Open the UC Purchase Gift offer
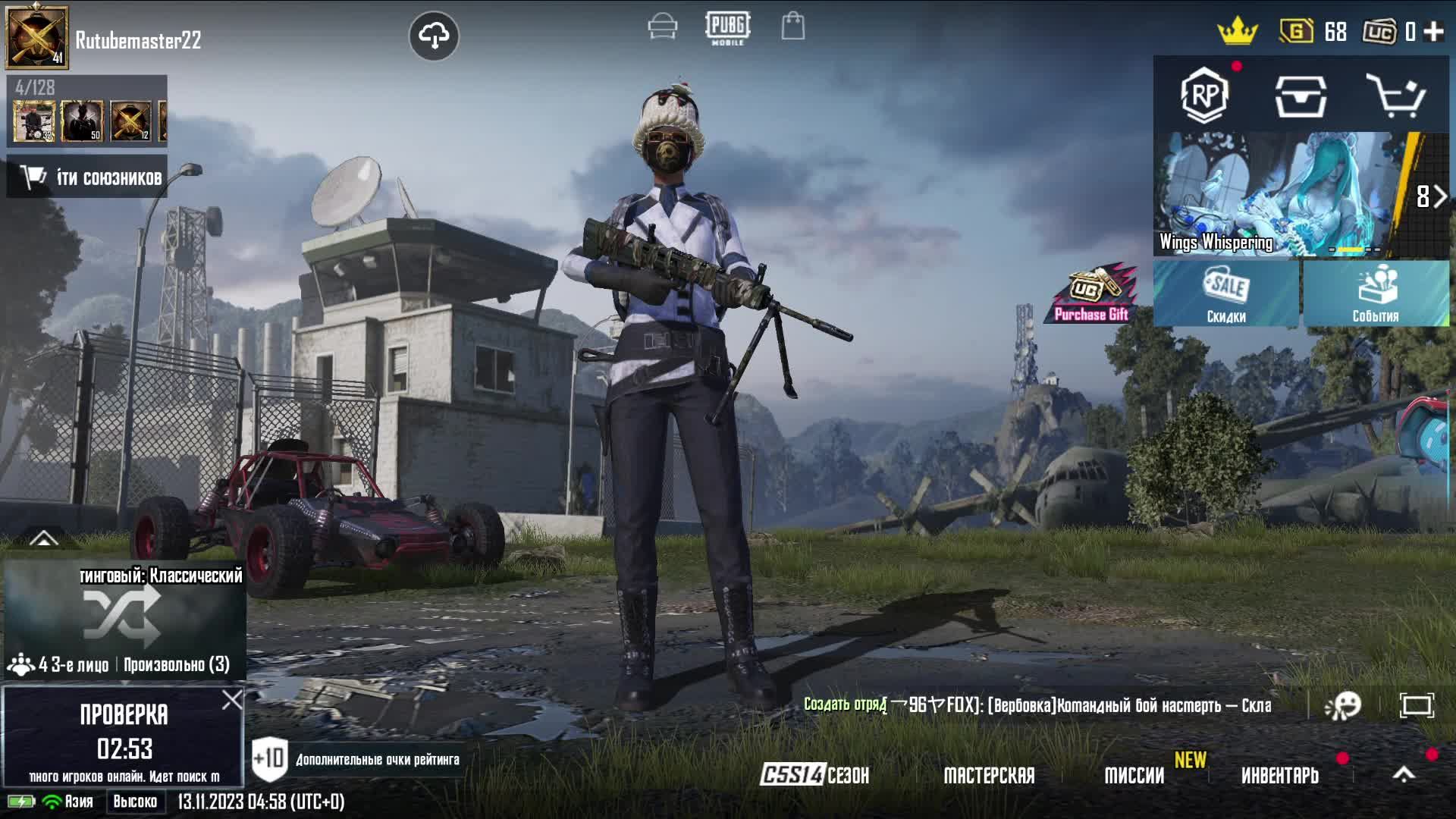Screen dimensions: 1456x819 click(x=1092, y=294)
